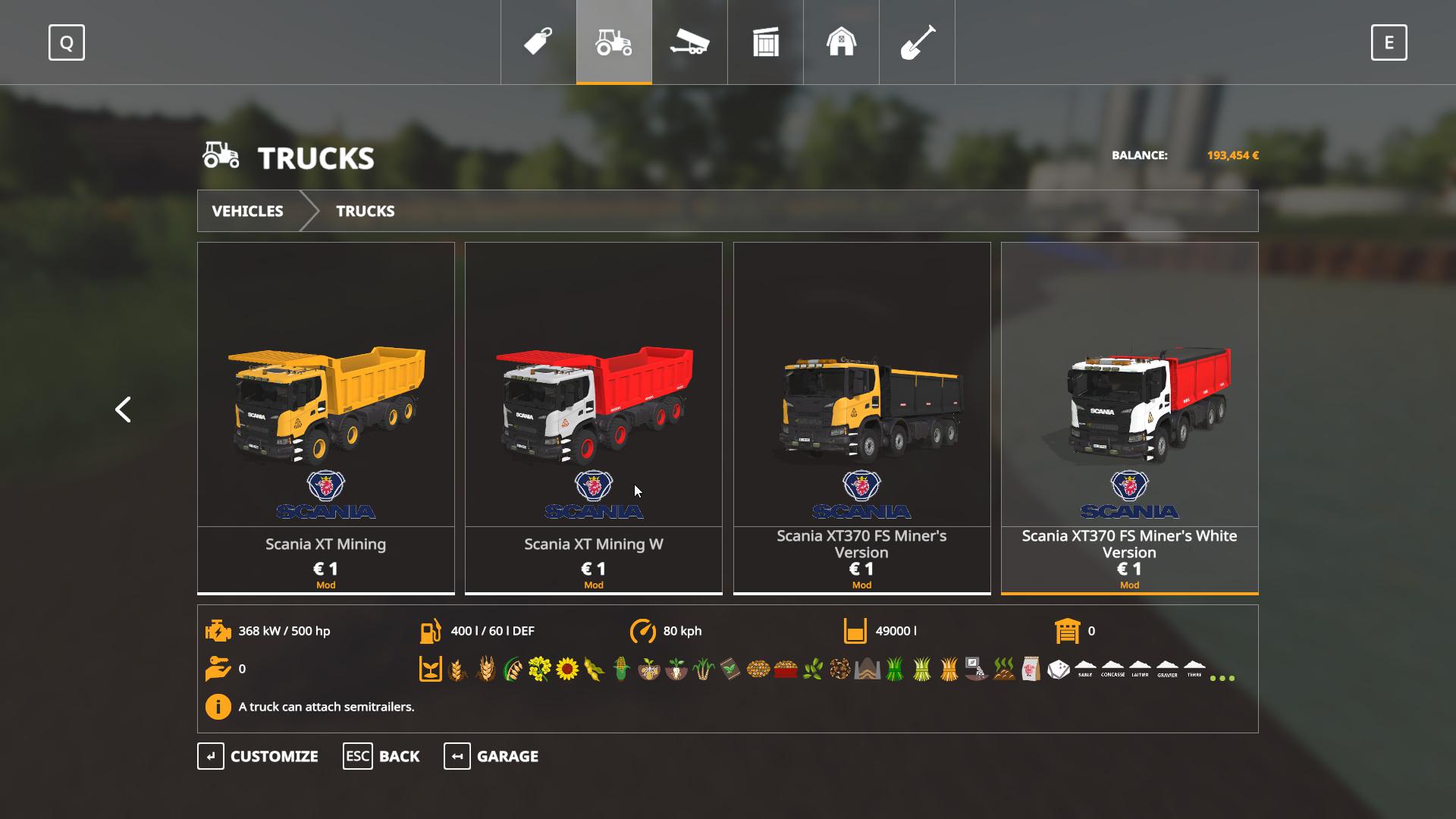The image size is (1456, 819).
Task: Show previous trucks with left arrow
Action: point(123,409)
